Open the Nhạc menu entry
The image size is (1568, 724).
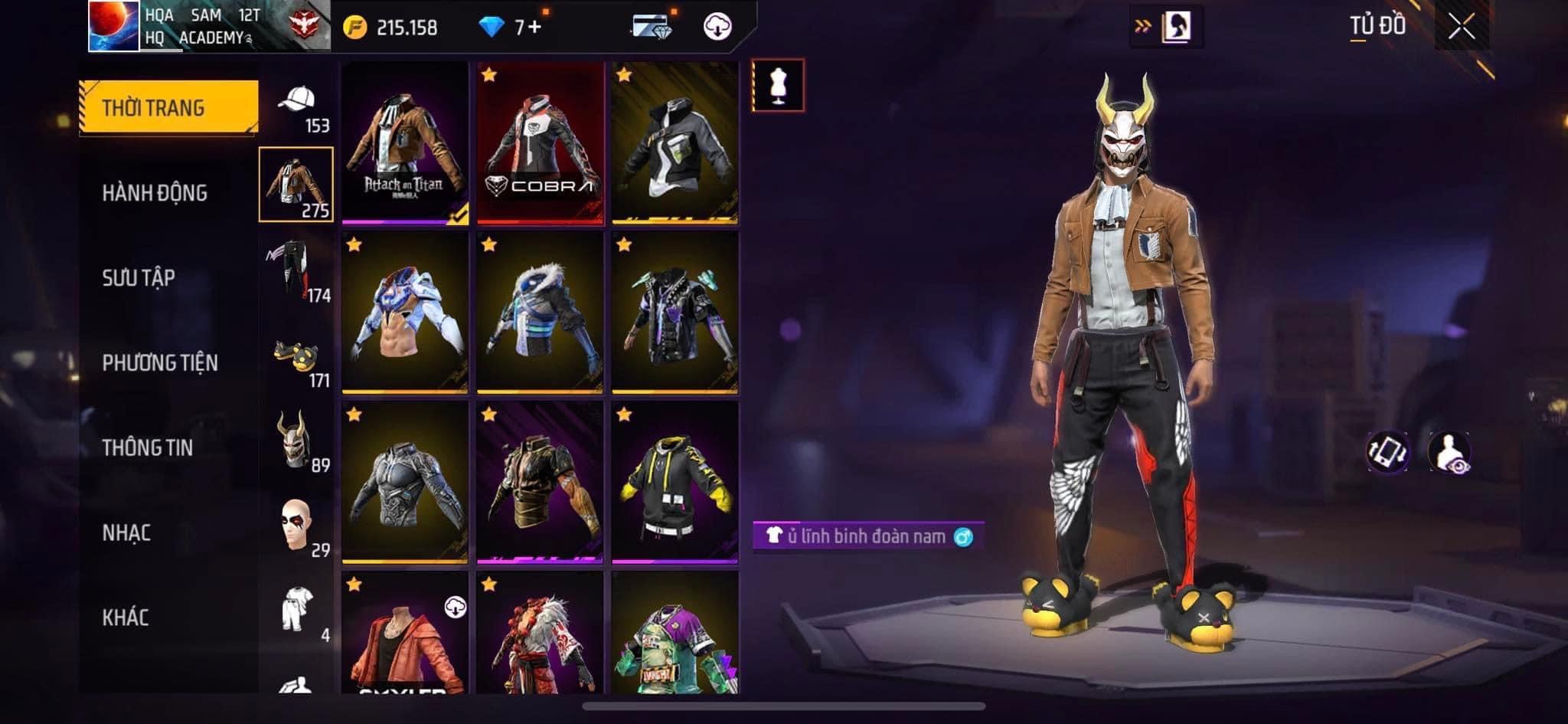pos(126,532)
